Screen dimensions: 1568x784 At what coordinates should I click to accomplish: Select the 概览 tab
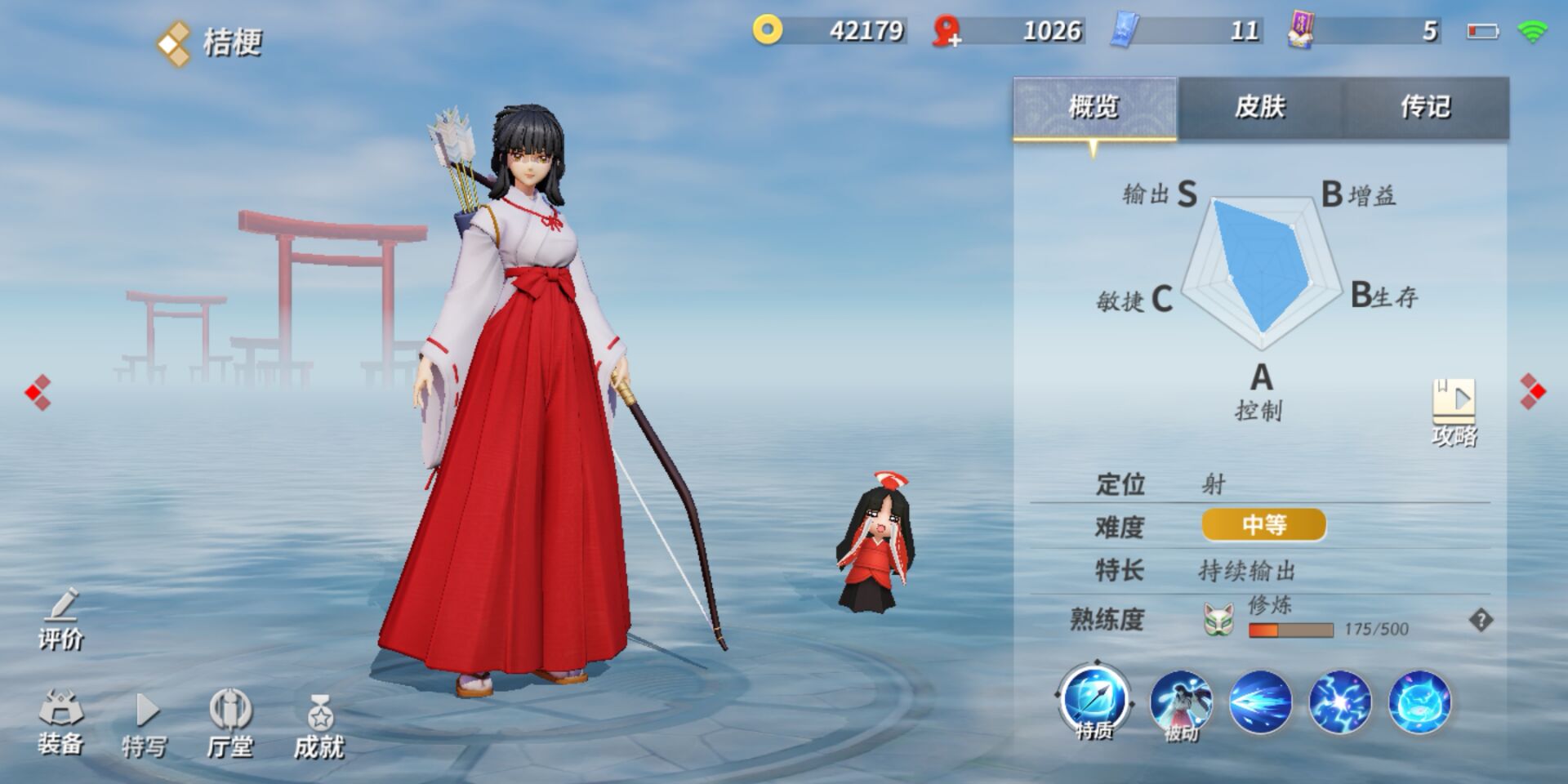1094,107
